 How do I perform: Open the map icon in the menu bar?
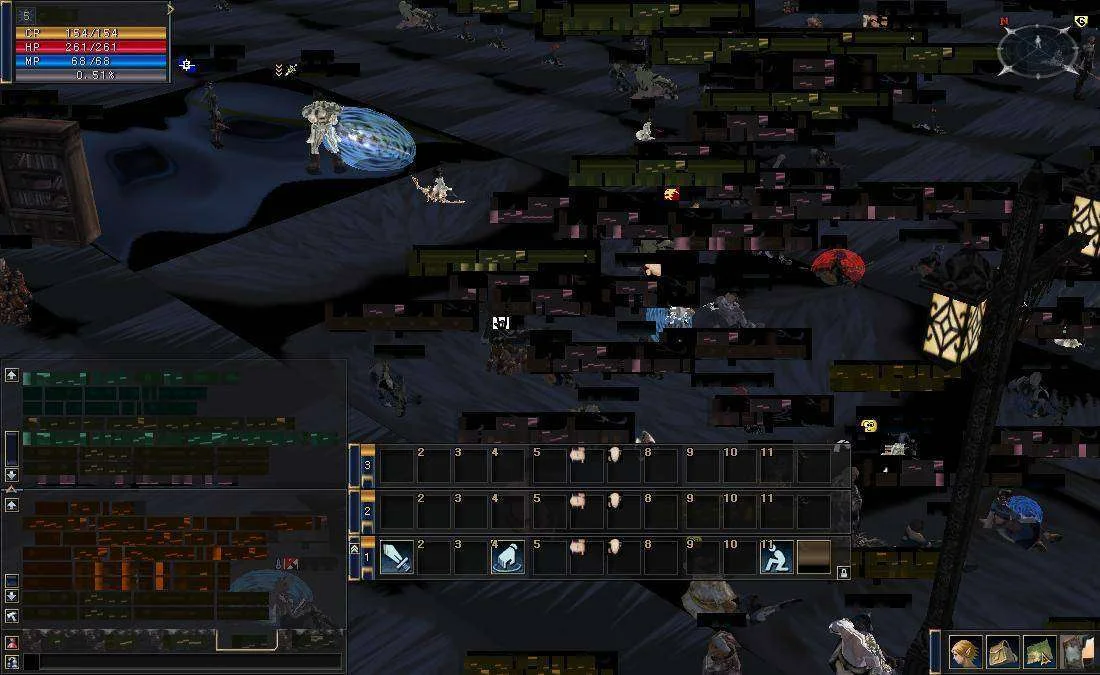(x=1038, y=653)
